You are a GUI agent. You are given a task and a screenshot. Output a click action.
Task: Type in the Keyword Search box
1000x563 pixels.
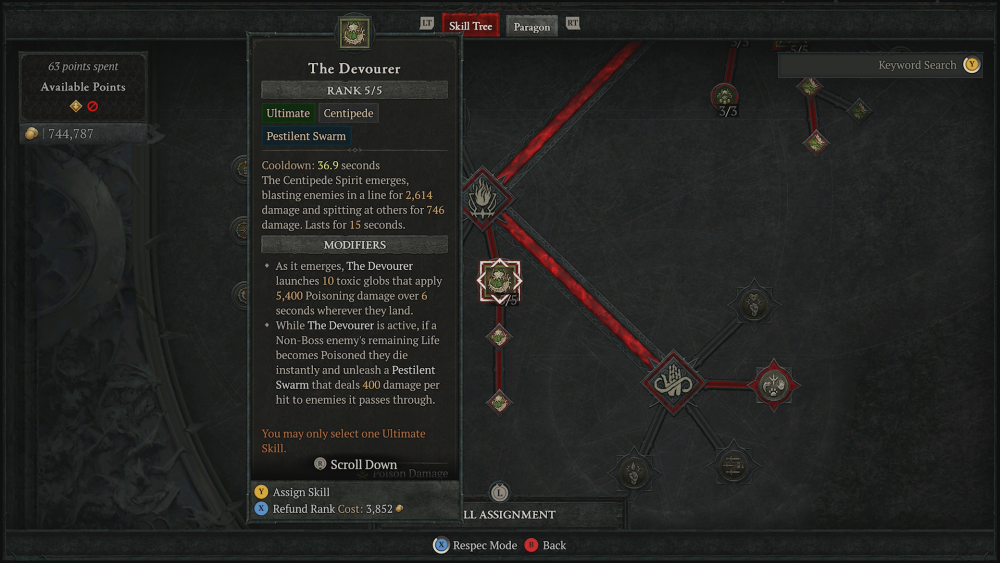coord(870,65)
